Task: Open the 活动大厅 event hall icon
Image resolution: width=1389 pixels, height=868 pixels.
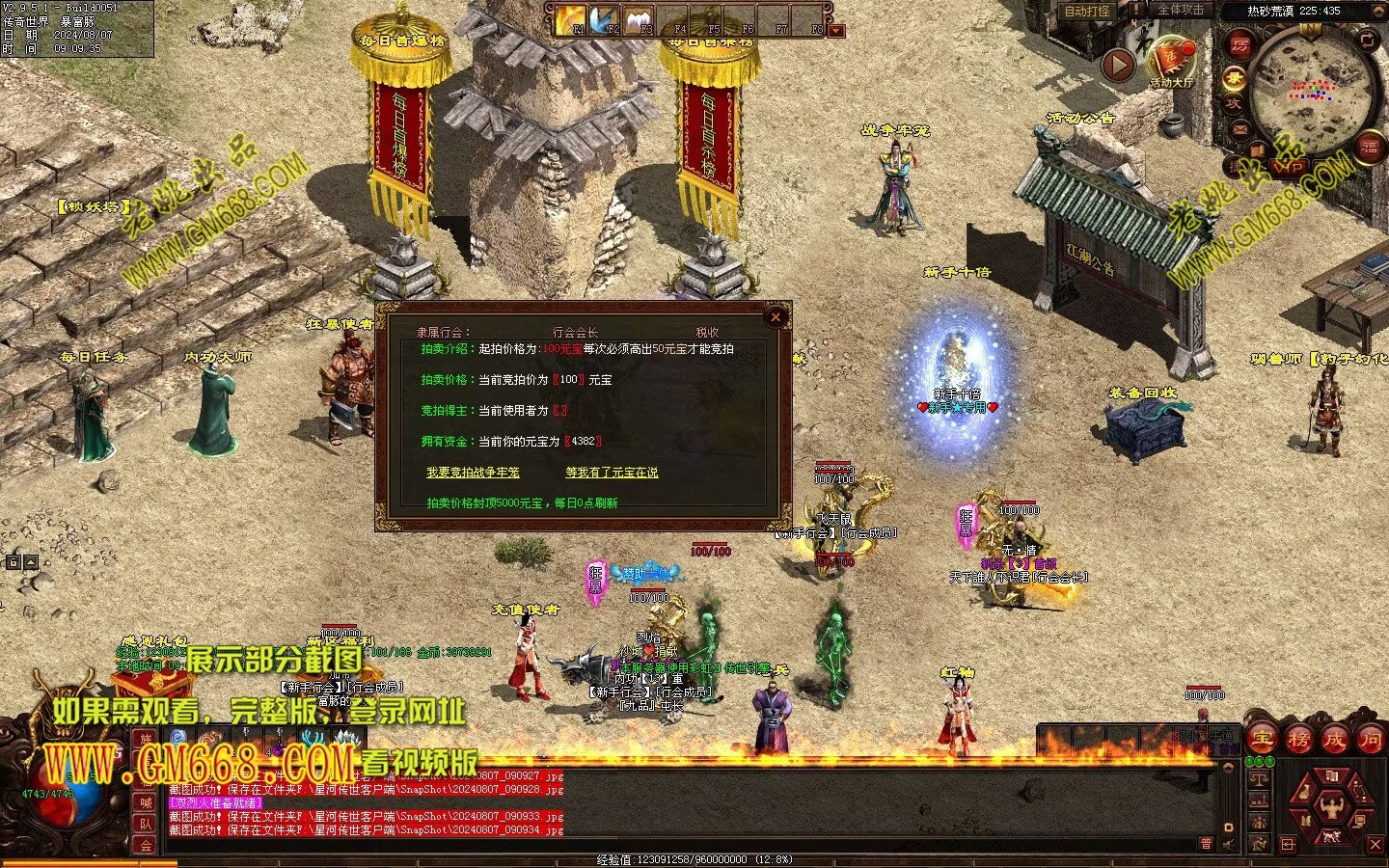Action: pos(1171,60)
